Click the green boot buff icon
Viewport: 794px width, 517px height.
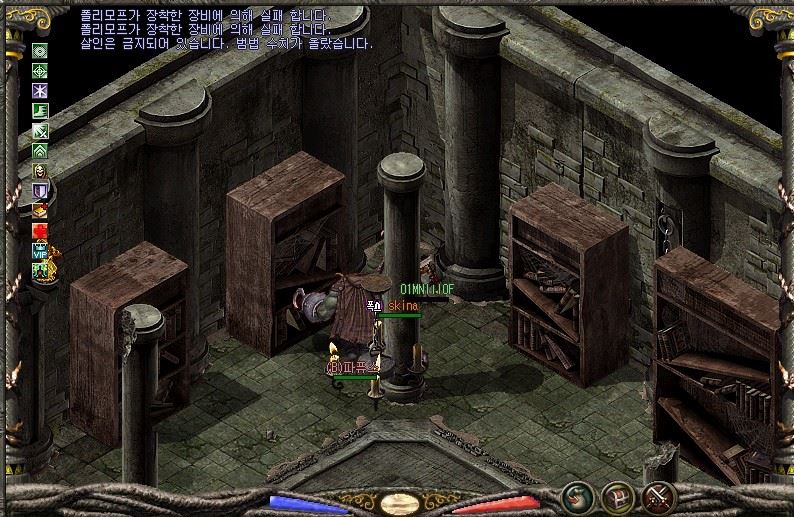[x=40, y=111]
